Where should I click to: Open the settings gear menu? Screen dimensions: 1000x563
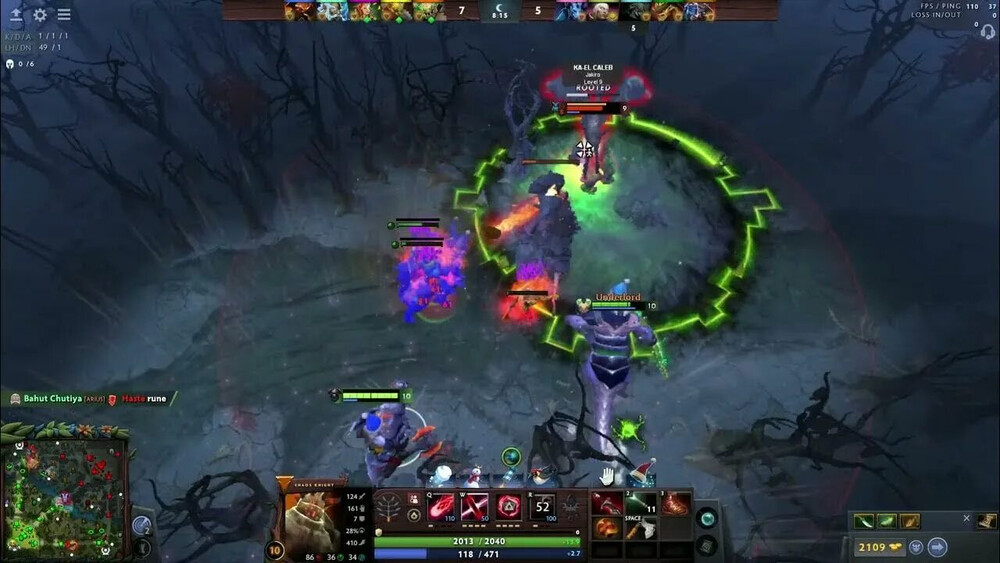point(40,15)
